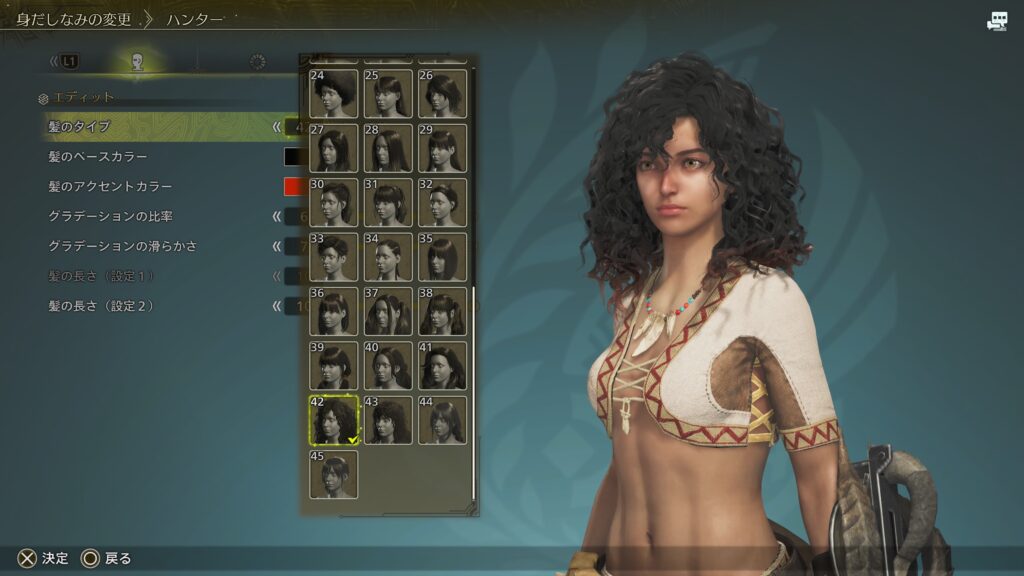Select hairstyle thumbnail 45
Image resolution: width=1024 pixels, height=576 pixels.
334,474
